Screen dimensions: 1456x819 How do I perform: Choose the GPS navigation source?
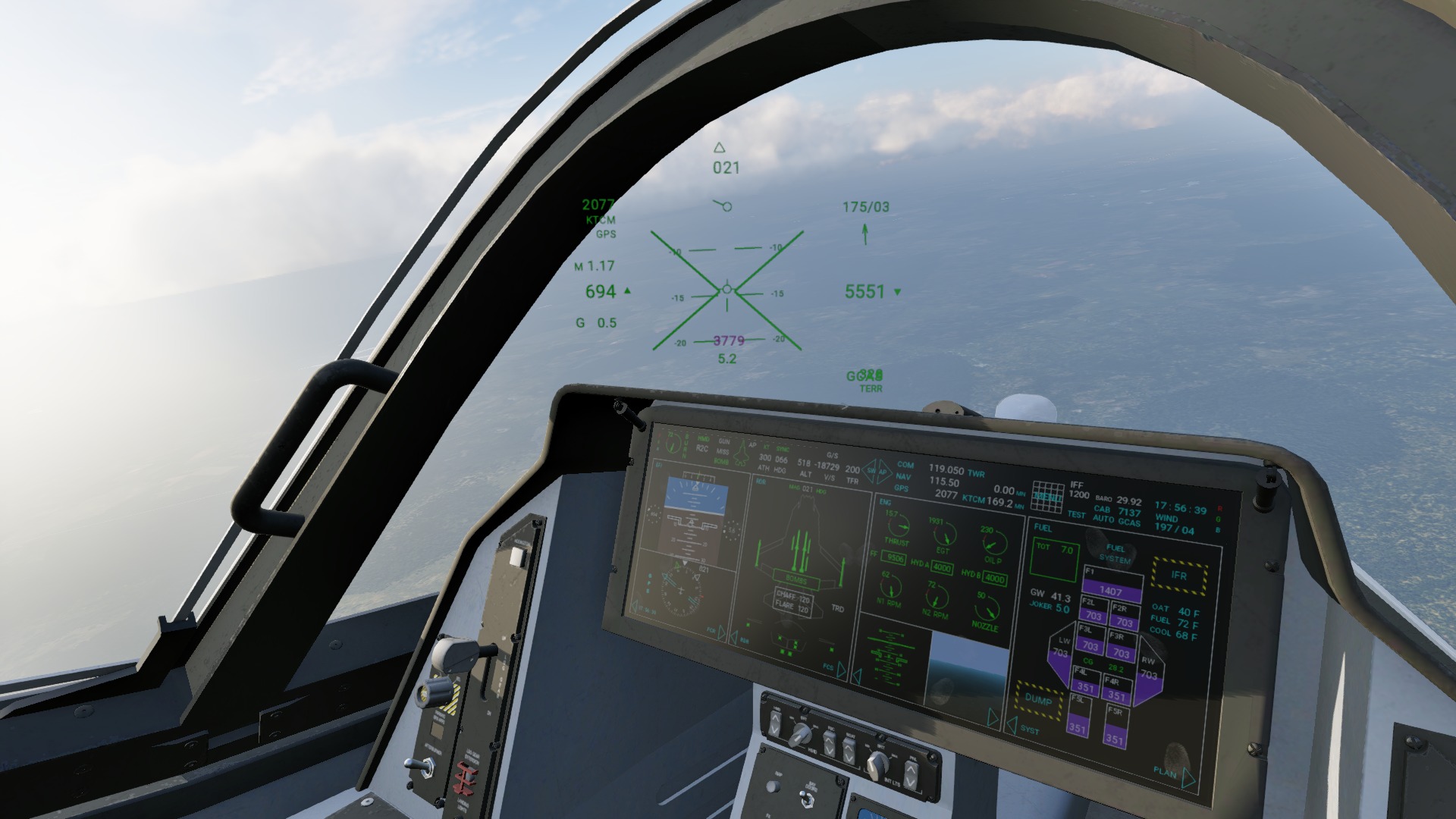(x=901, y=488)
